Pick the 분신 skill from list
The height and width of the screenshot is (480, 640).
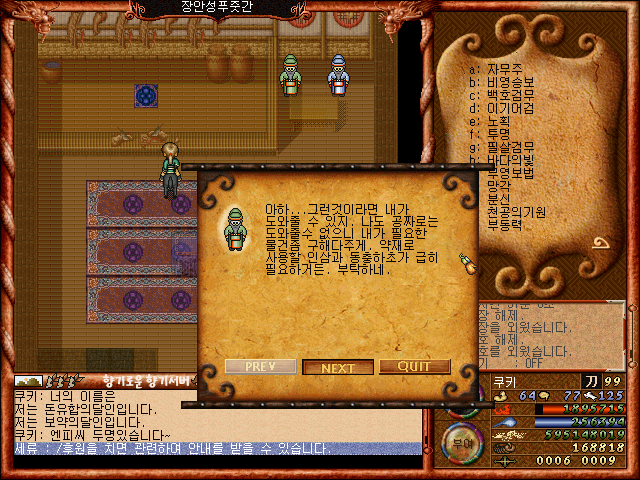point(500,198)
